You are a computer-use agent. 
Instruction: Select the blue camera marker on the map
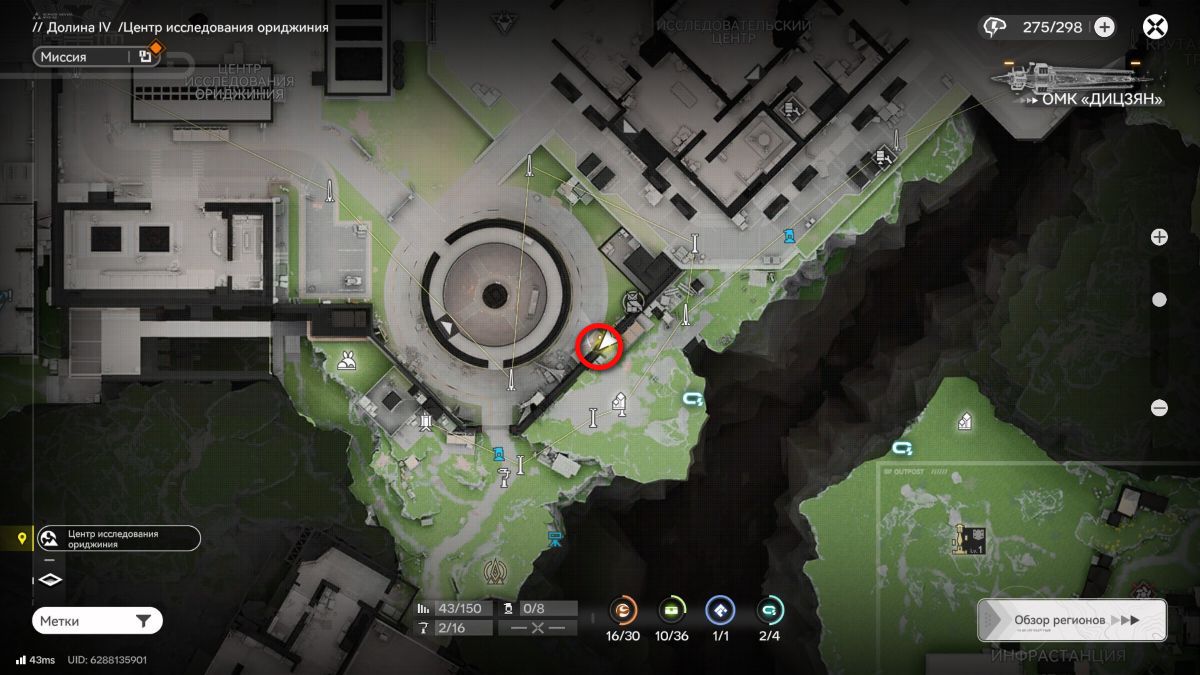[554, 540]
